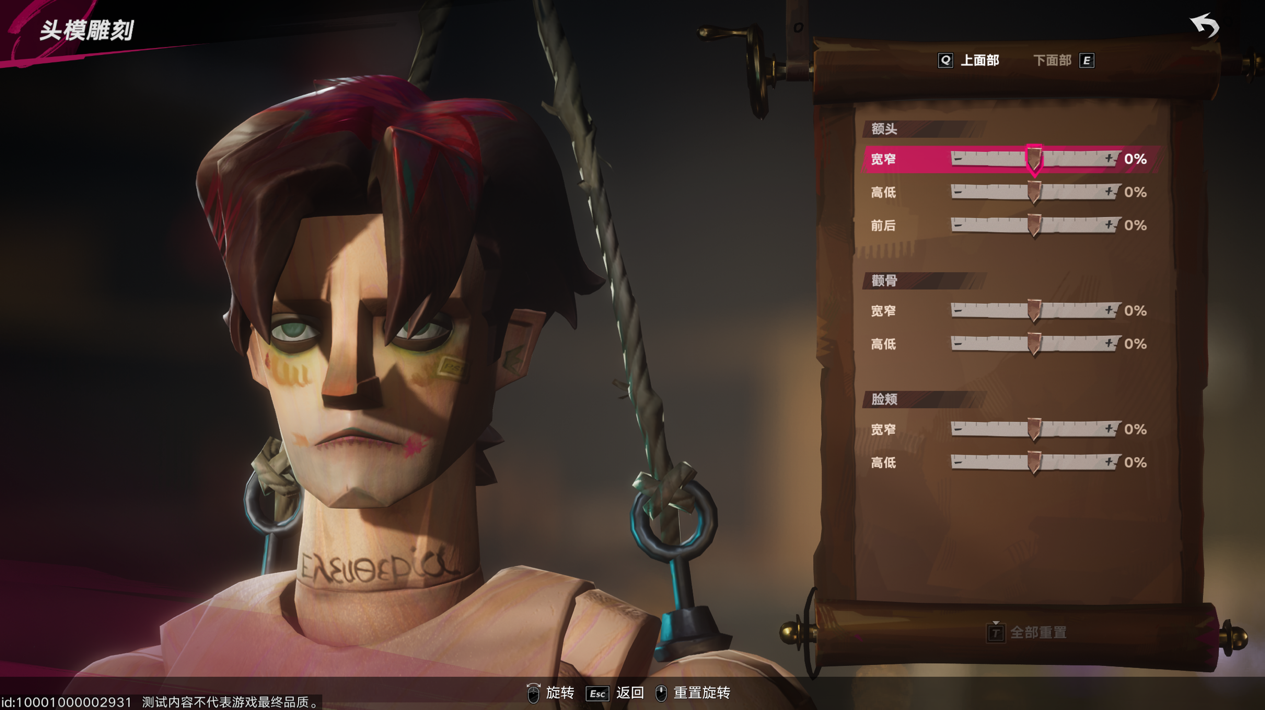The width and height of the screenshot is (1265, 710).
Task: Increase 额头 高低 with the plus button
Action: (1109, 192)
